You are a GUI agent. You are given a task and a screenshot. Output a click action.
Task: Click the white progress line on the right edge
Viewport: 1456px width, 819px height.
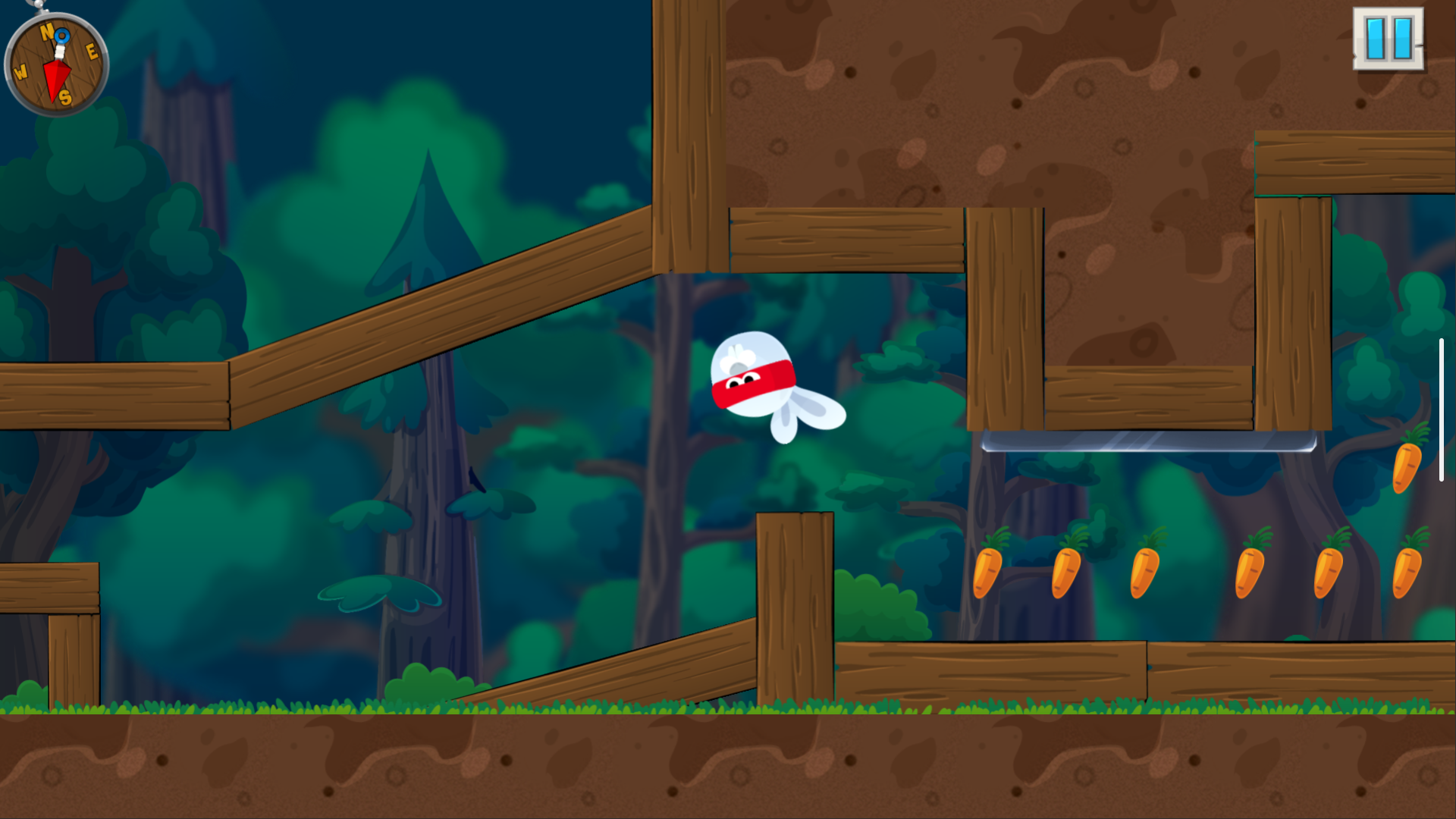pos(1440,409)
